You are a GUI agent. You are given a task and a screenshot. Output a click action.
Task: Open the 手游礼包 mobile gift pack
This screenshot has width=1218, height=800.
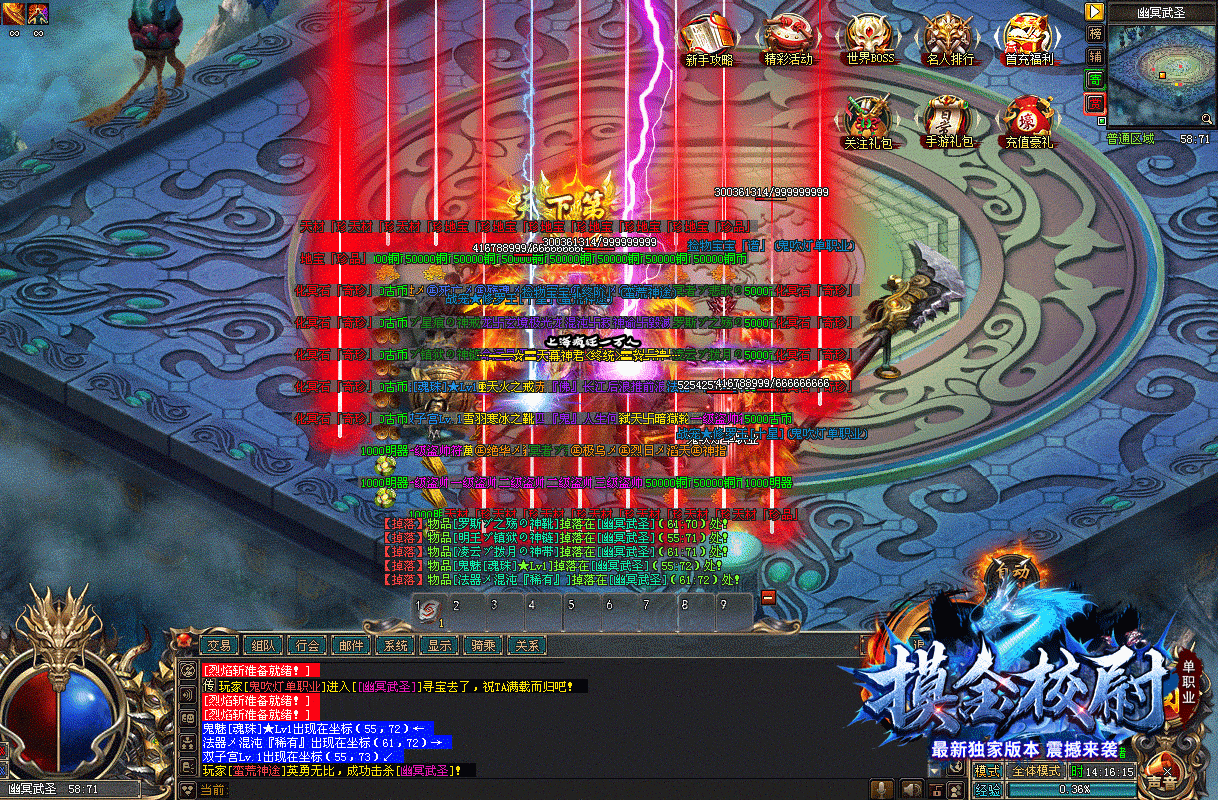(x=948, y=121)
